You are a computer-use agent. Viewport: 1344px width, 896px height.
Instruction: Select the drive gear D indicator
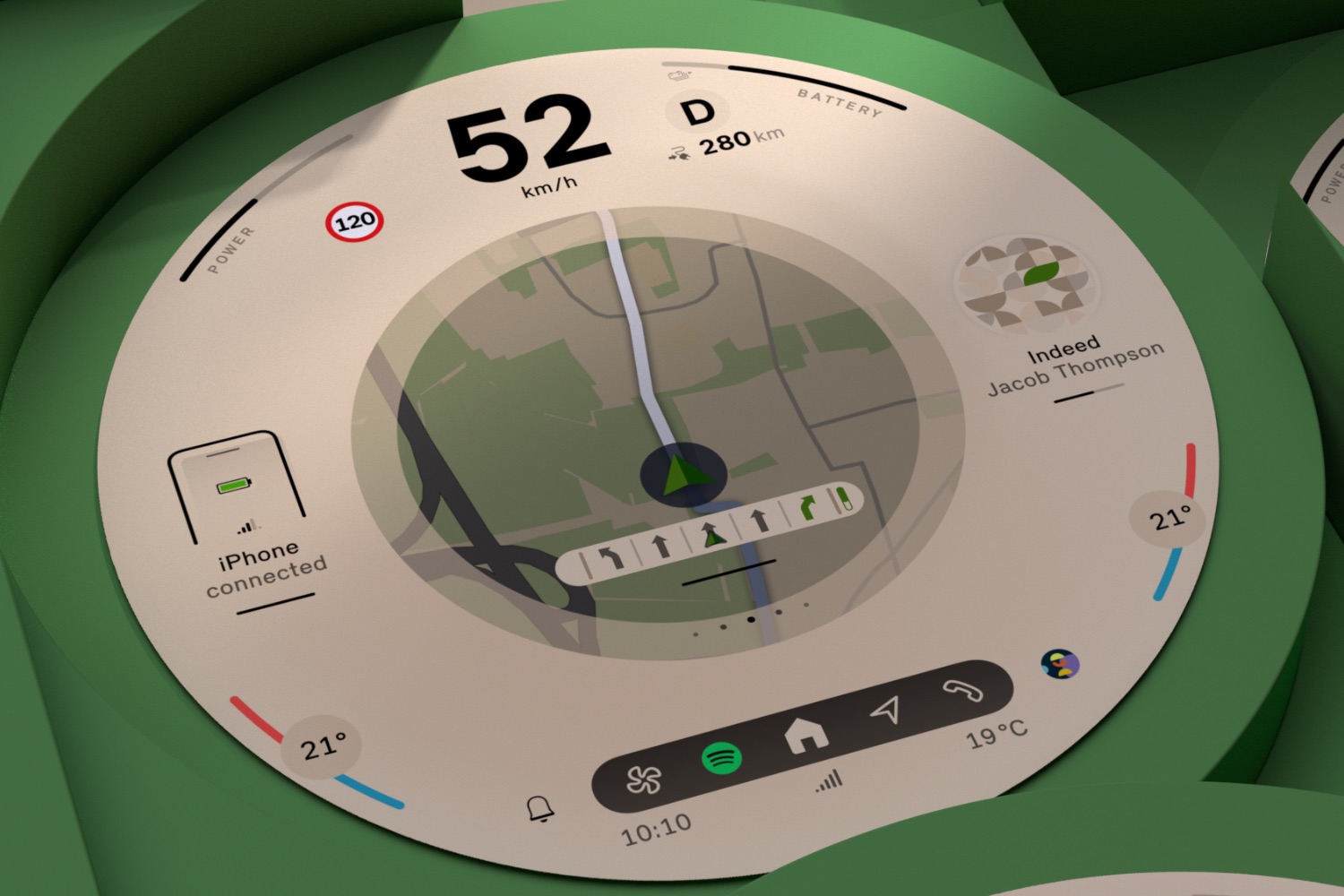click(x=697, y=113)
